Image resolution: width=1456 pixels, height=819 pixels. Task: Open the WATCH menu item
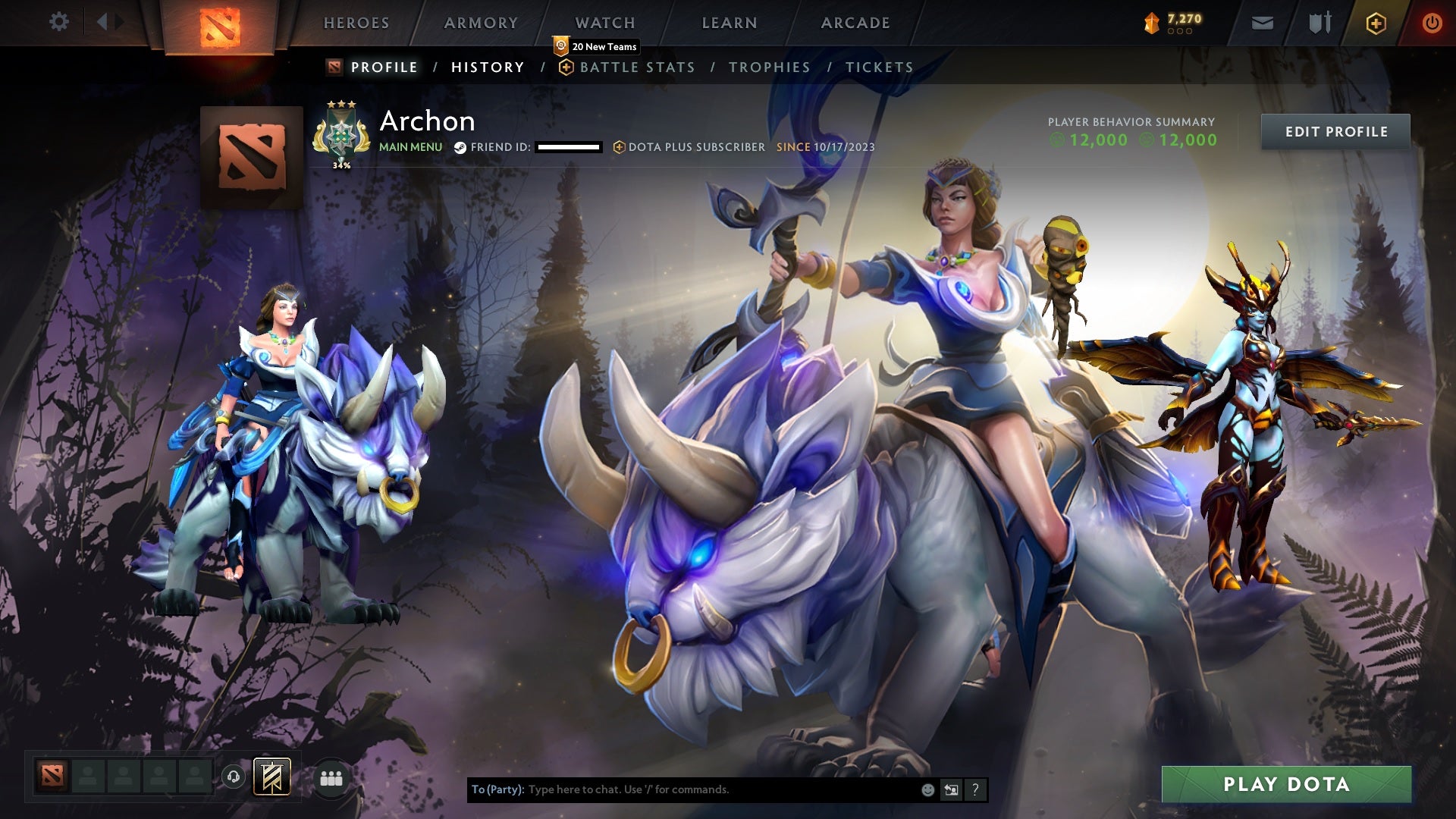(606, 22)
